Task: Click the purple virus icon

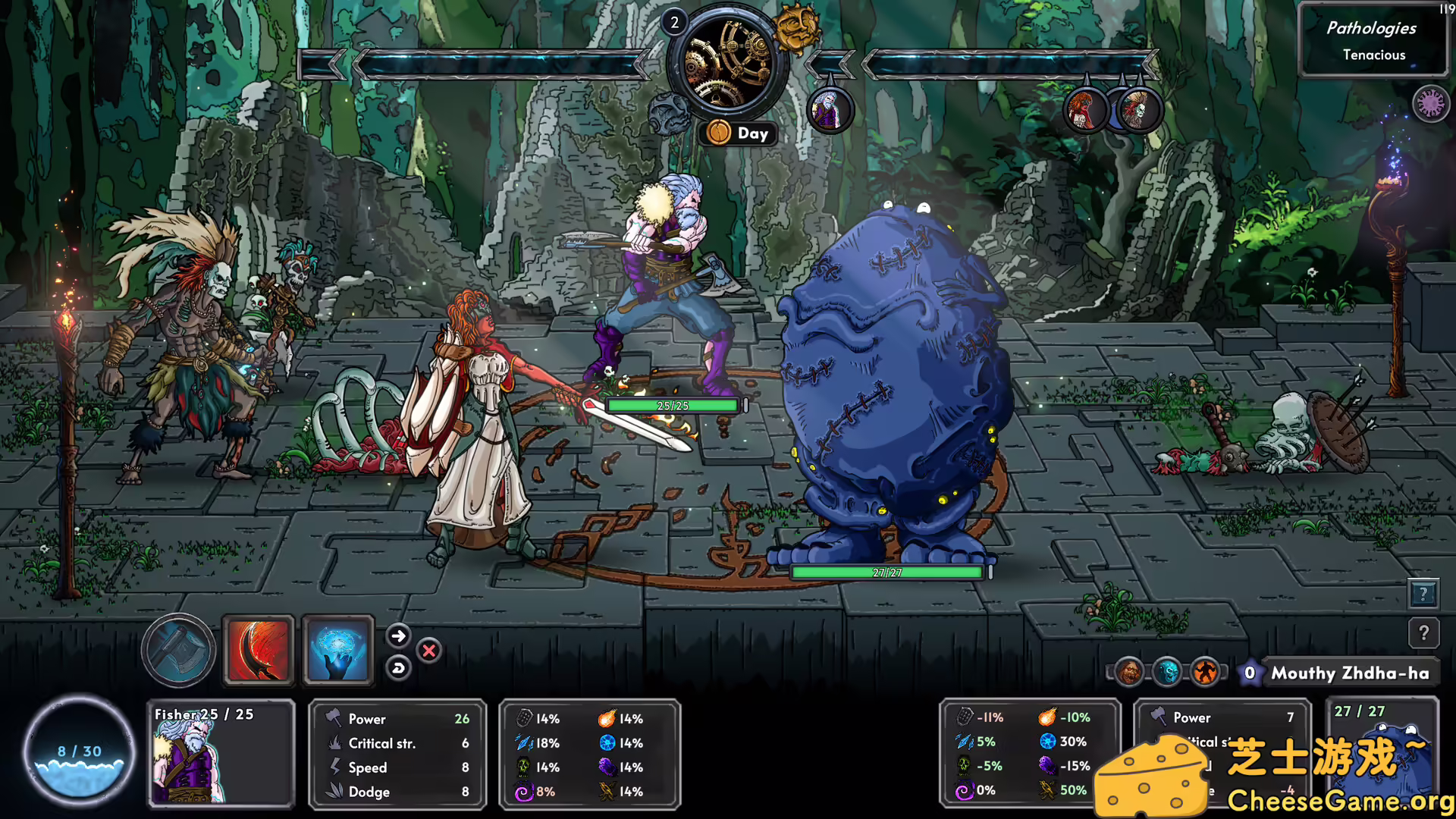Action: [x=1430, y=103]
